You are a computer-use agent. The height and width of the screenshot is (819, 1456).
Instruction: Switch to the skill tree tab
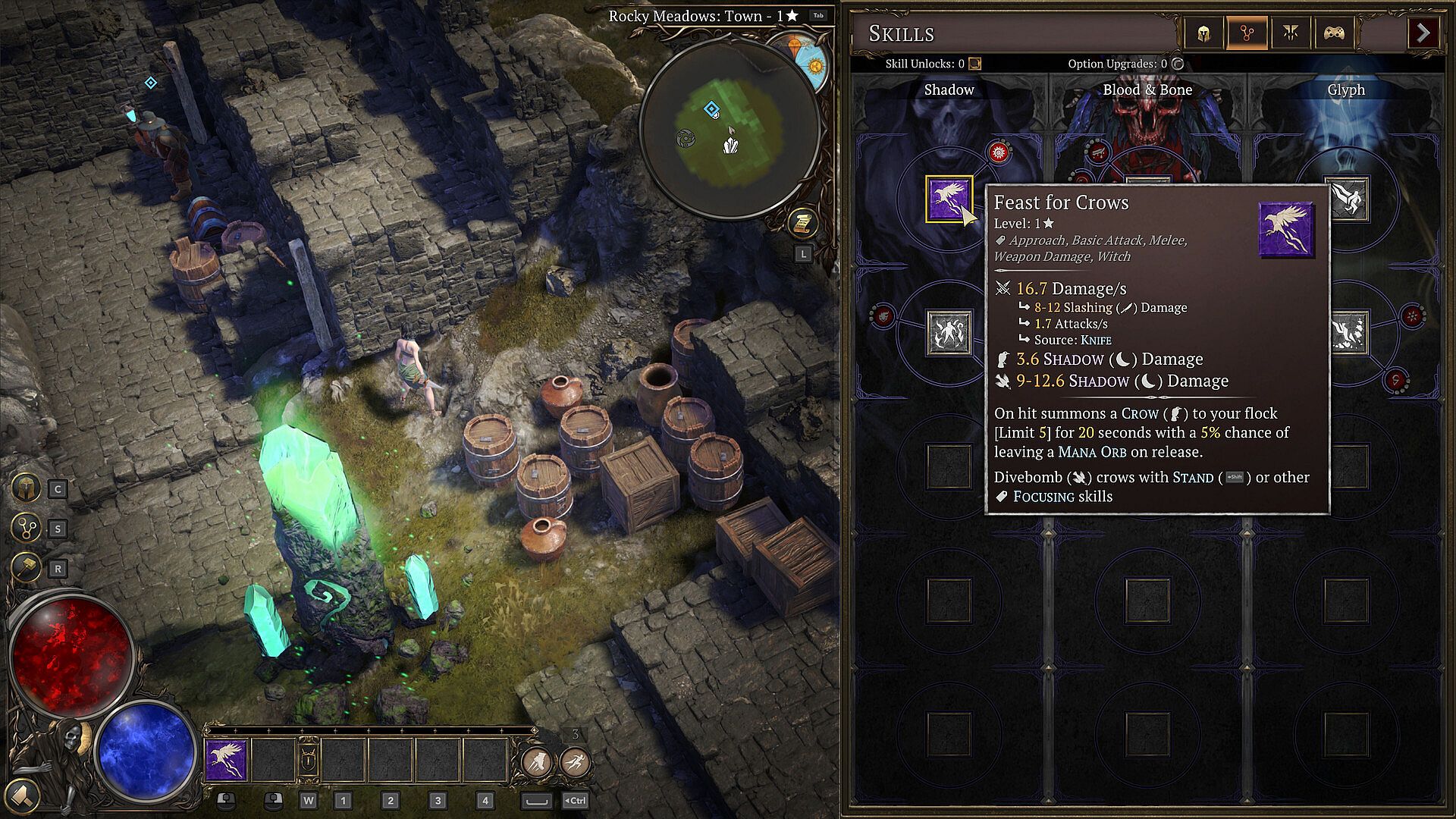pyautogui.click(x=1247, y=33)
